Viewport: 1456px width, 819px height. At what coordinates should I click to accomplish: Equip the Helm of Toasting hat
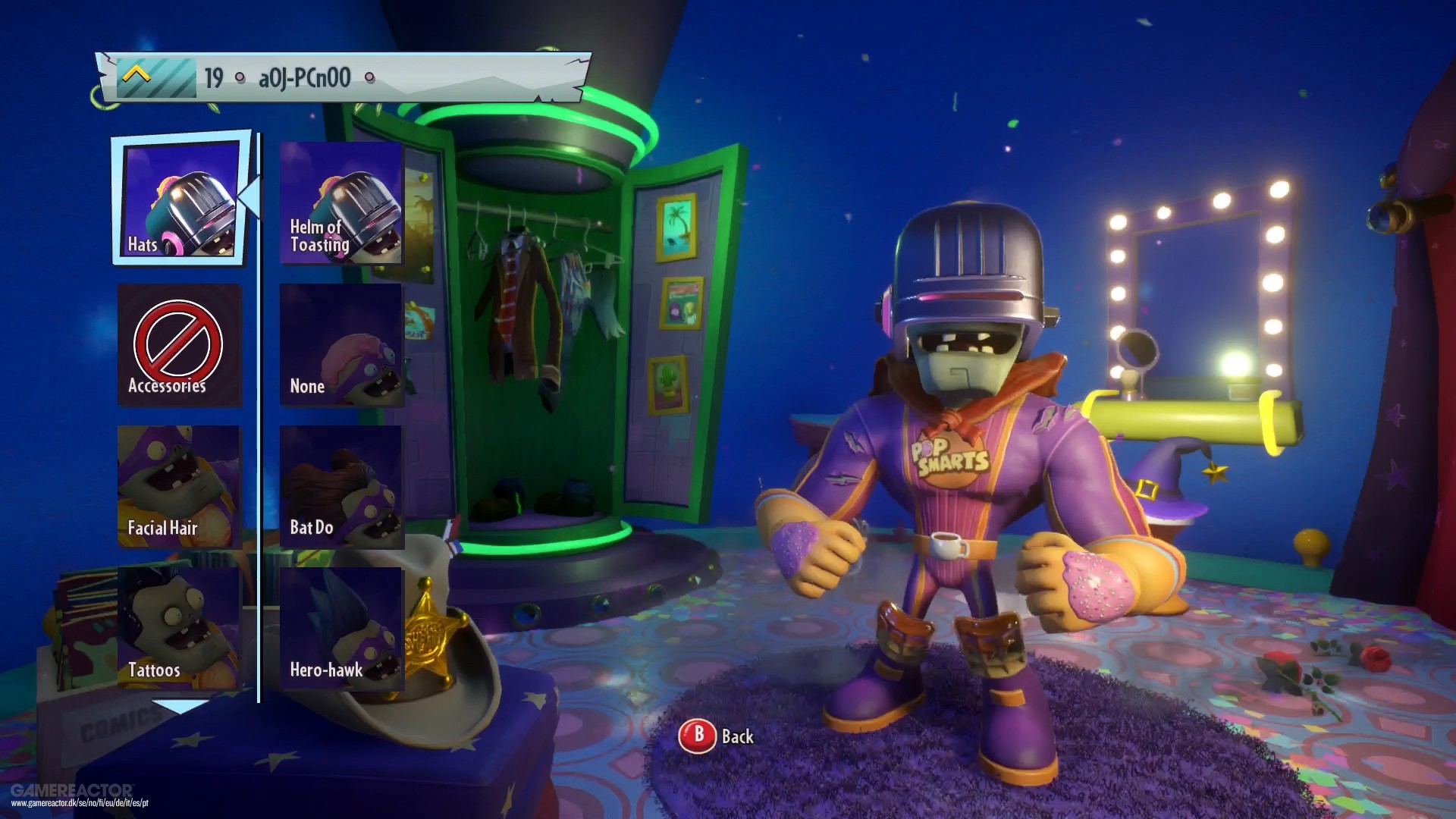(341, 203)
